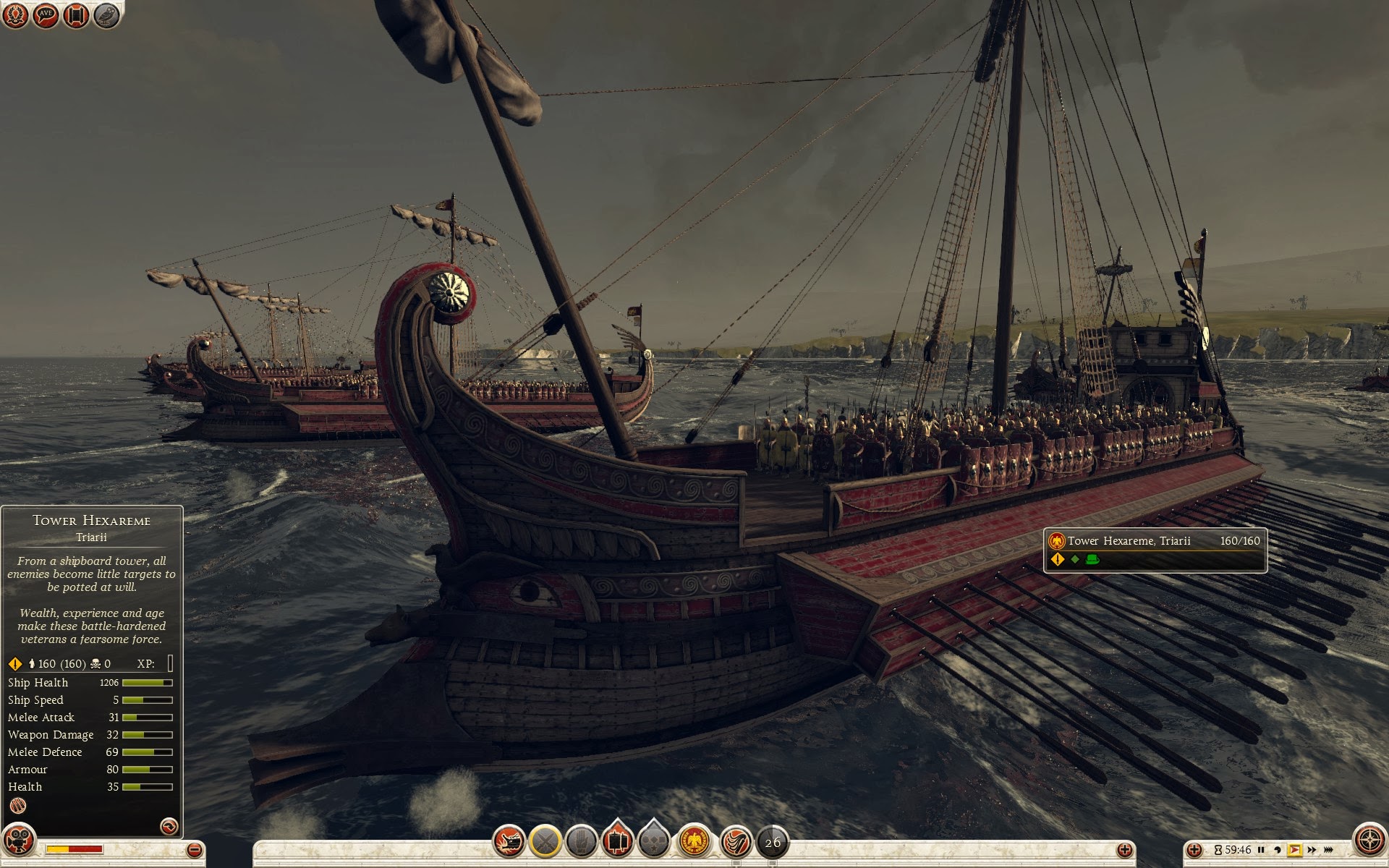Open the scroll icon in top bar
The height and width of the screenshot is (868, 1389).
[x=76, y=15]
